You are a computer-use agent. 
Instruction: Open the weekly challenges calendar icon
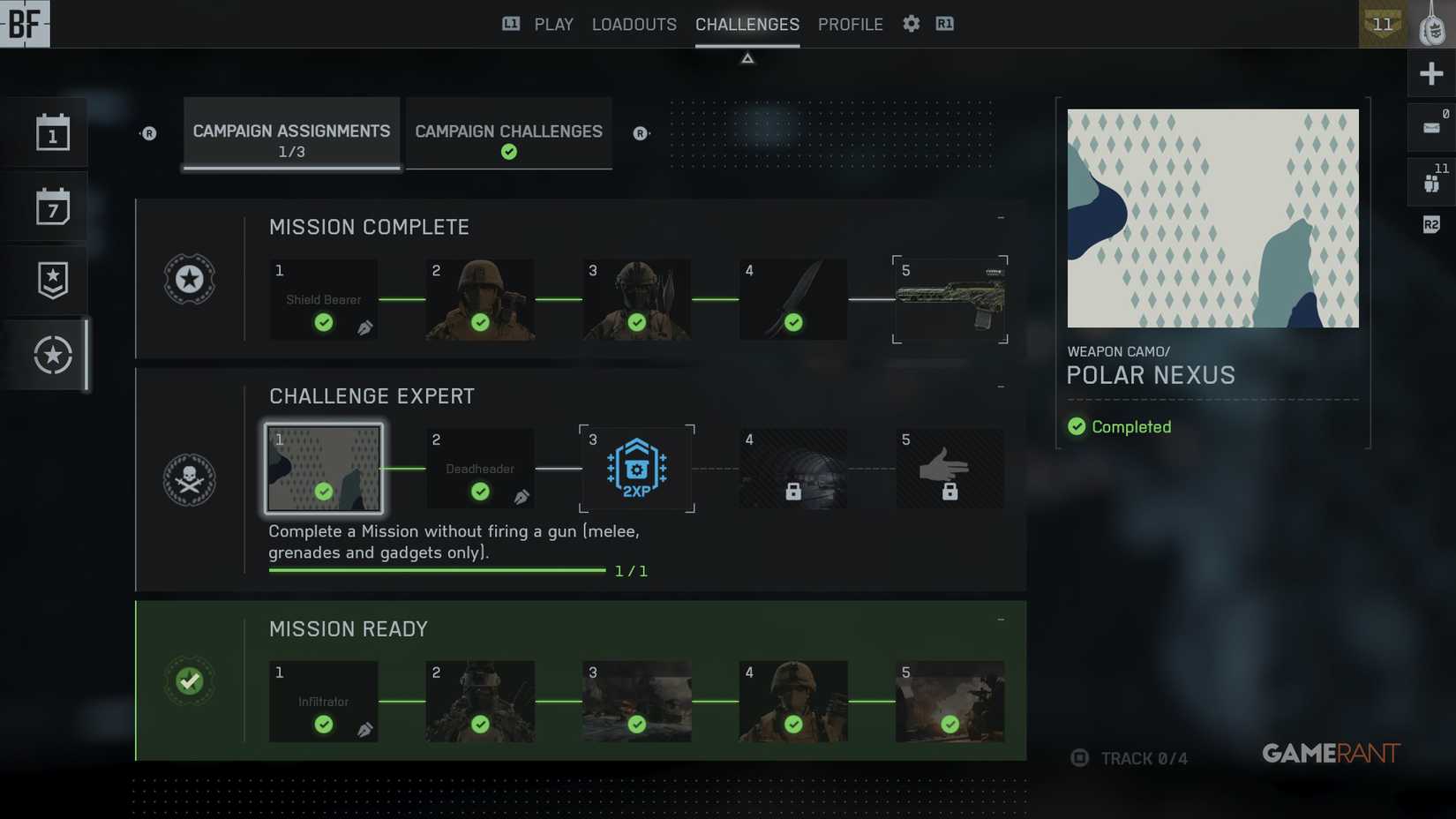[53, 207]
